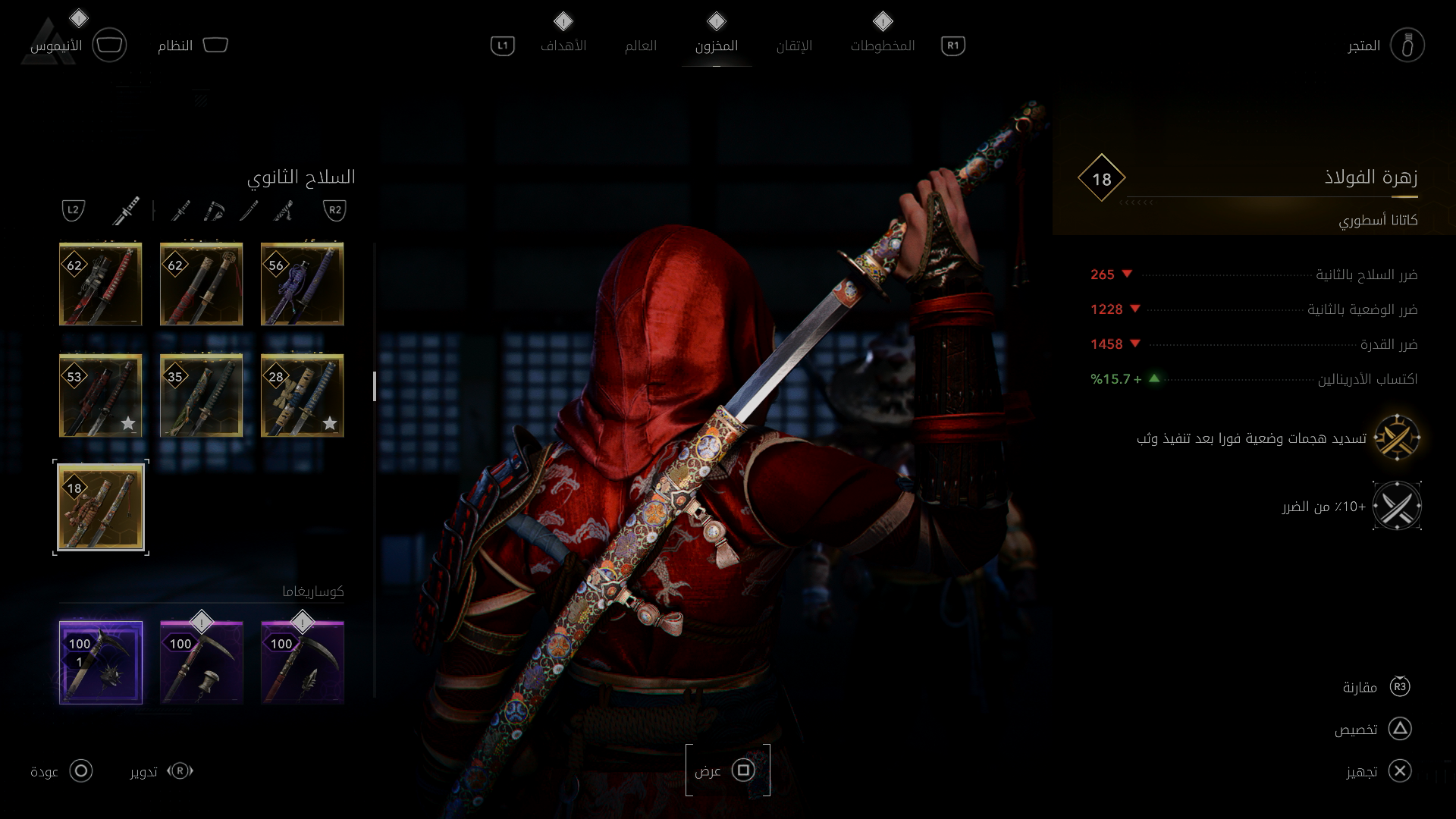Viewport: 1456px width, 819px height.
Task: Switch to the الأهداف tab
Action: 563,45
